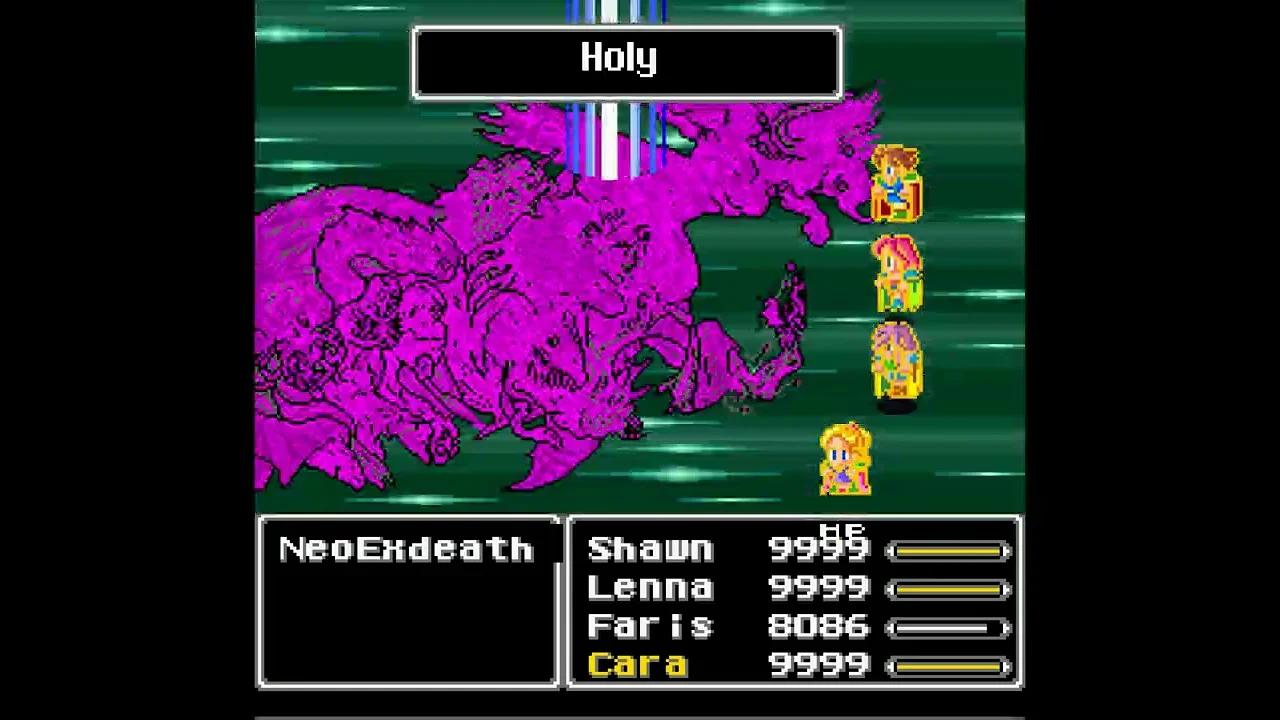1280x720 pixels.
Task: Click Lenna's 9999 HP value
Action: coord(819,587)
